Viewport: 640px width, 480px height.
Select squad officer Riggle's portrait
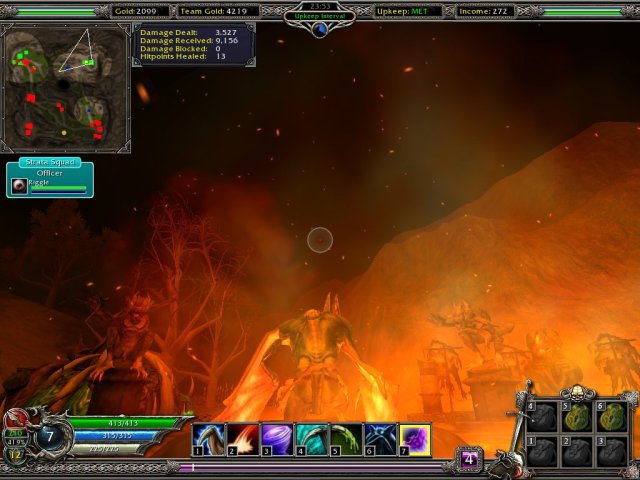pyautogui.click(x=19, y=186)
